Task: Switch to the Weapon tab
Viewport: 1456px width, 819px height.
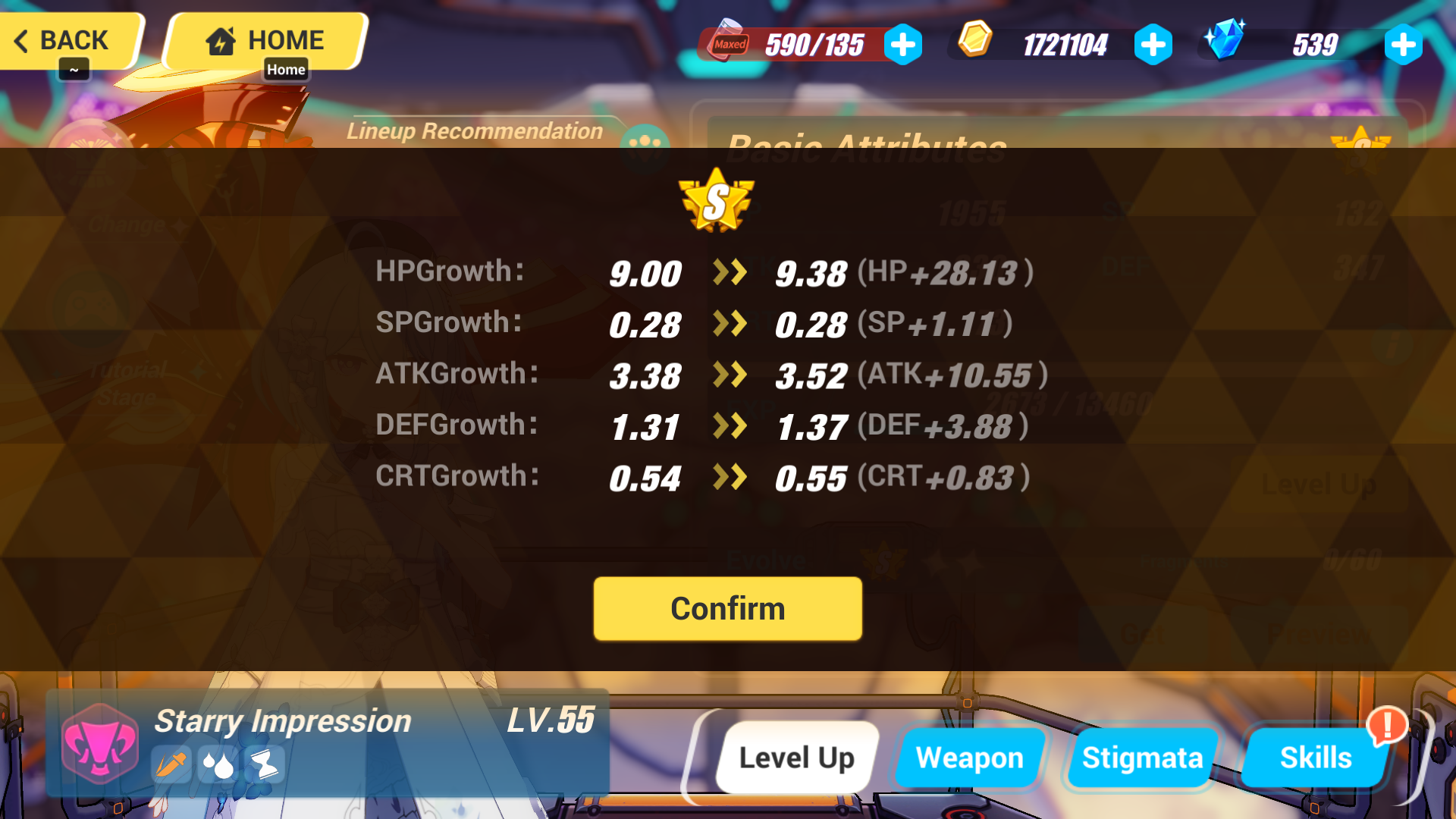Action: pyautogui.click(x=970, y=757)
